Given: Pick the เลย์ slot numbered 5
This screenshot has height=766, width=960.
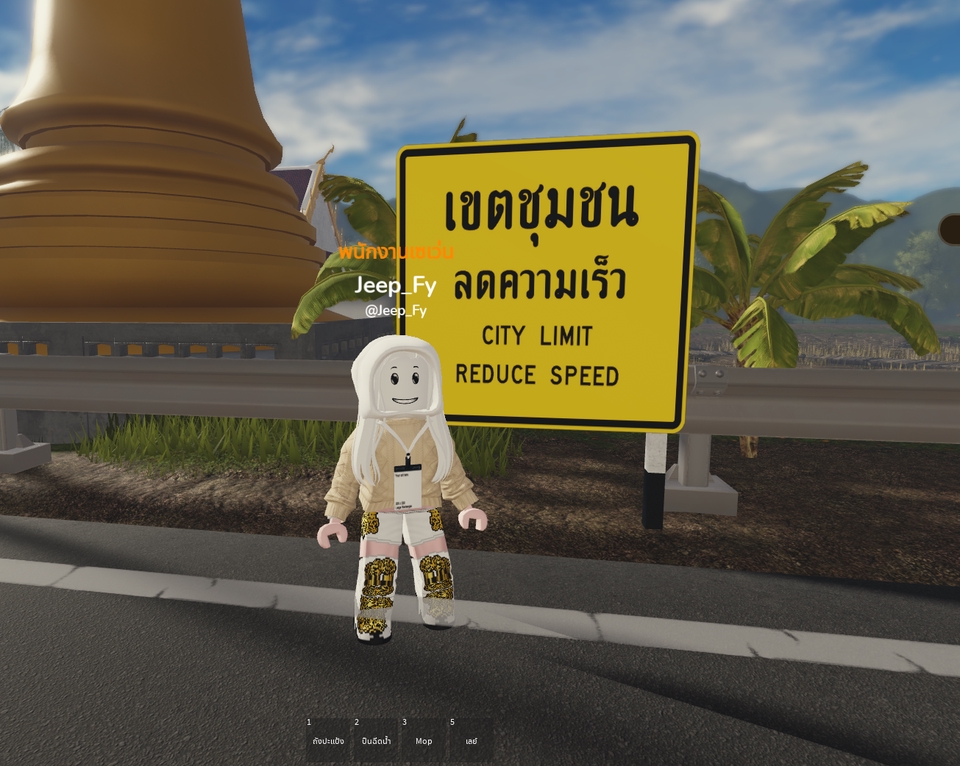Looking at the screenshot, I should 471,739.
